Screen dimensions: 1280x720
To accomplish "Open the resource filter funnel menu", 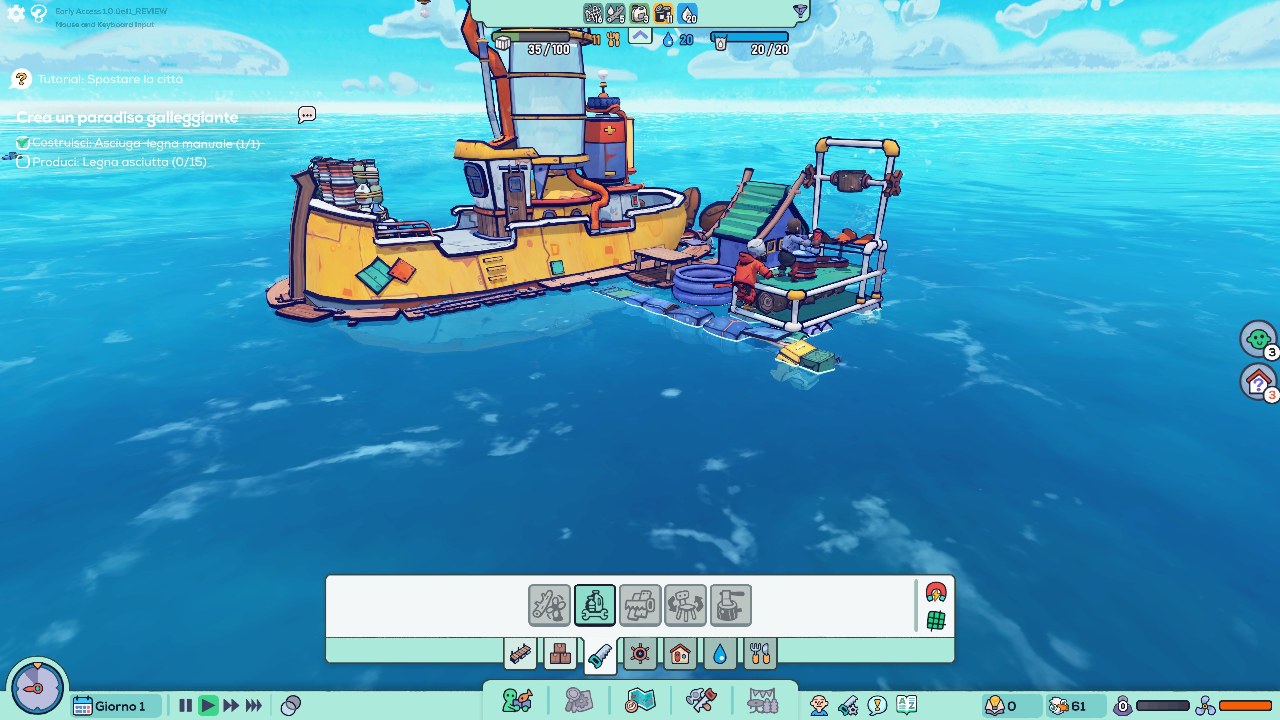I will click(x=800, y=13).
